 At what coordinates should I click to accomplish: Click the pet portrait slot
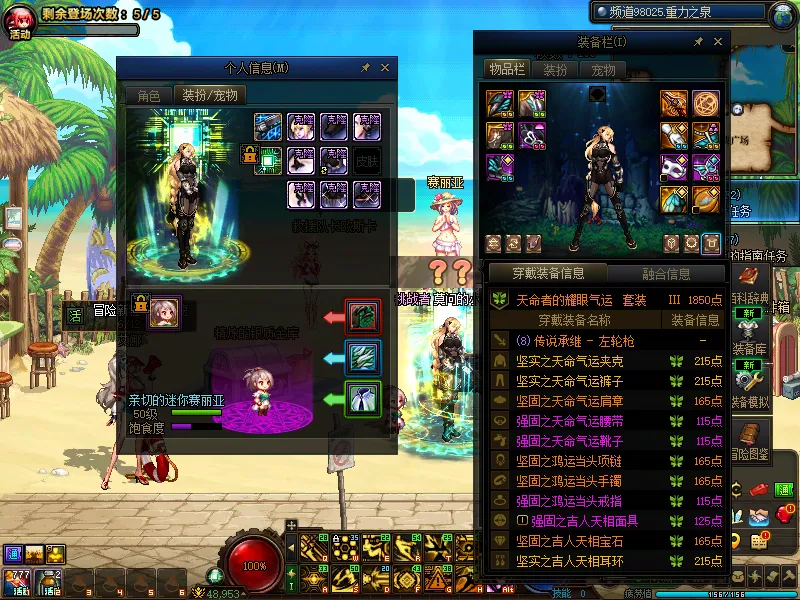point(164,313)
